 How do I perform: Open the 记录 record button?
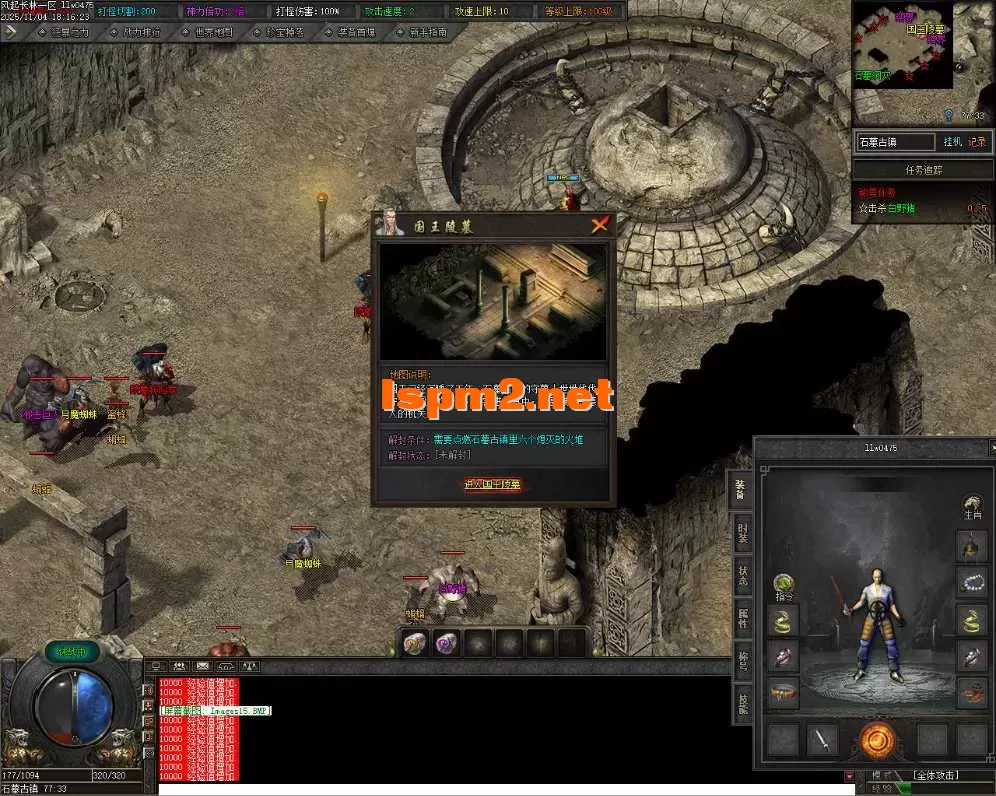click(977, 142)
